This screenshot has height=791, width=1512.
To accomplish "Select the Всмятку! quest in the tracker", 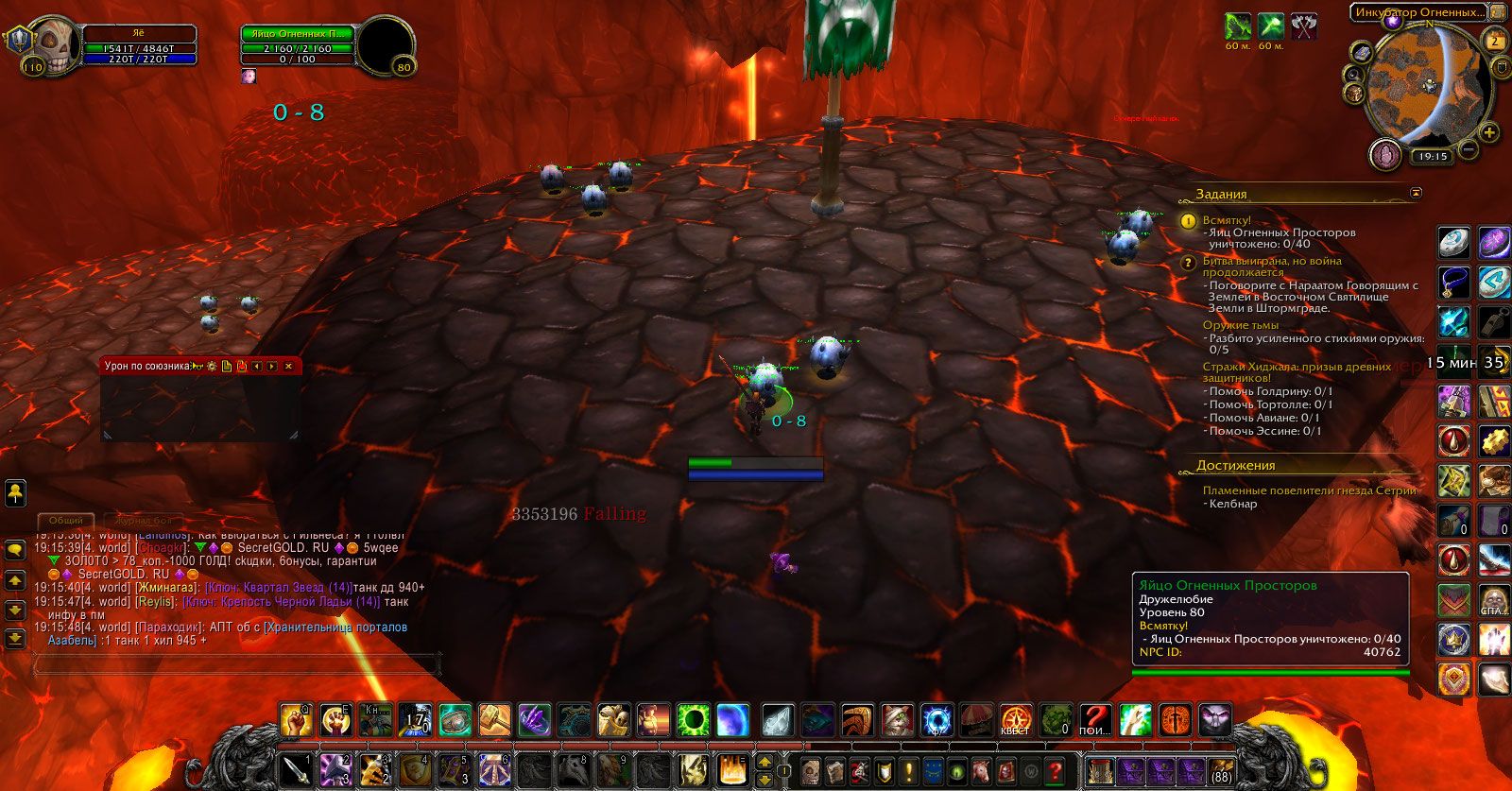I will 1227,220.
